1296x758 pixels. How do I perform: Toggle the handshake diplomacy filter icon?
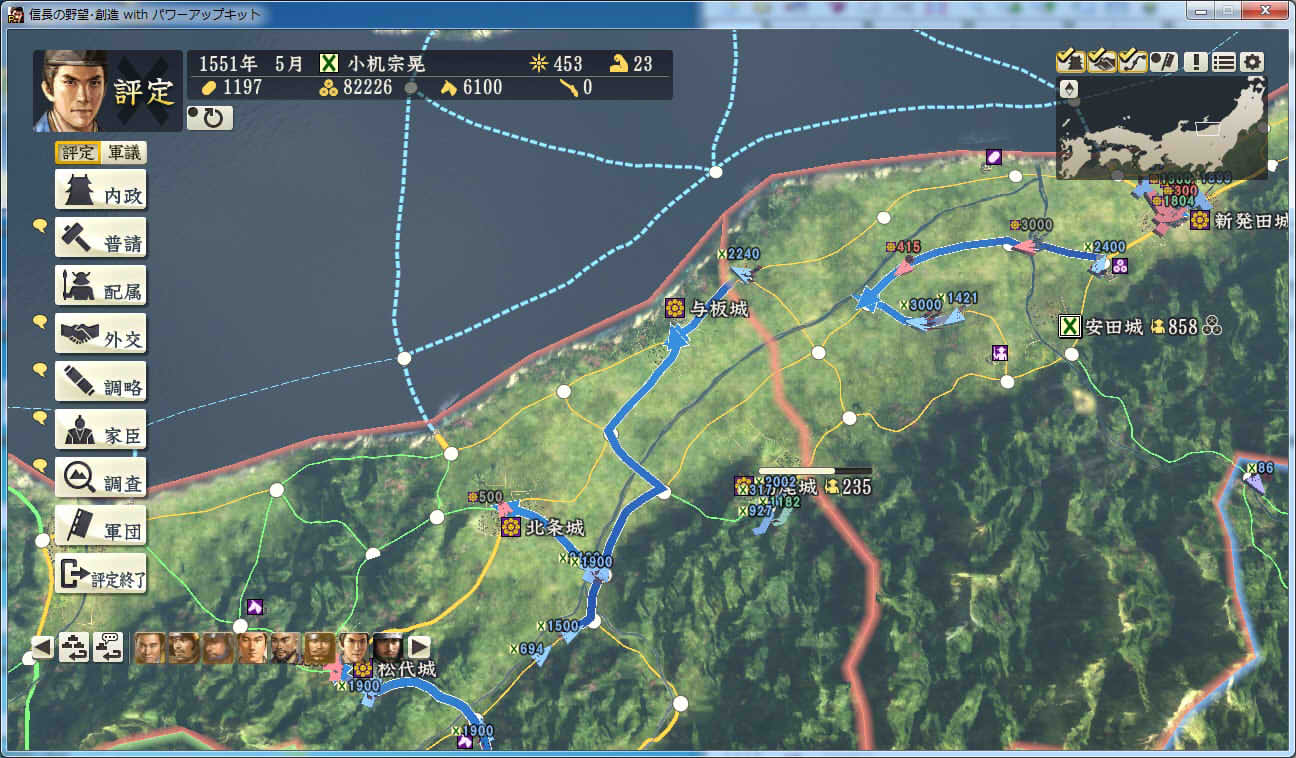click(x=1102, y=61)
